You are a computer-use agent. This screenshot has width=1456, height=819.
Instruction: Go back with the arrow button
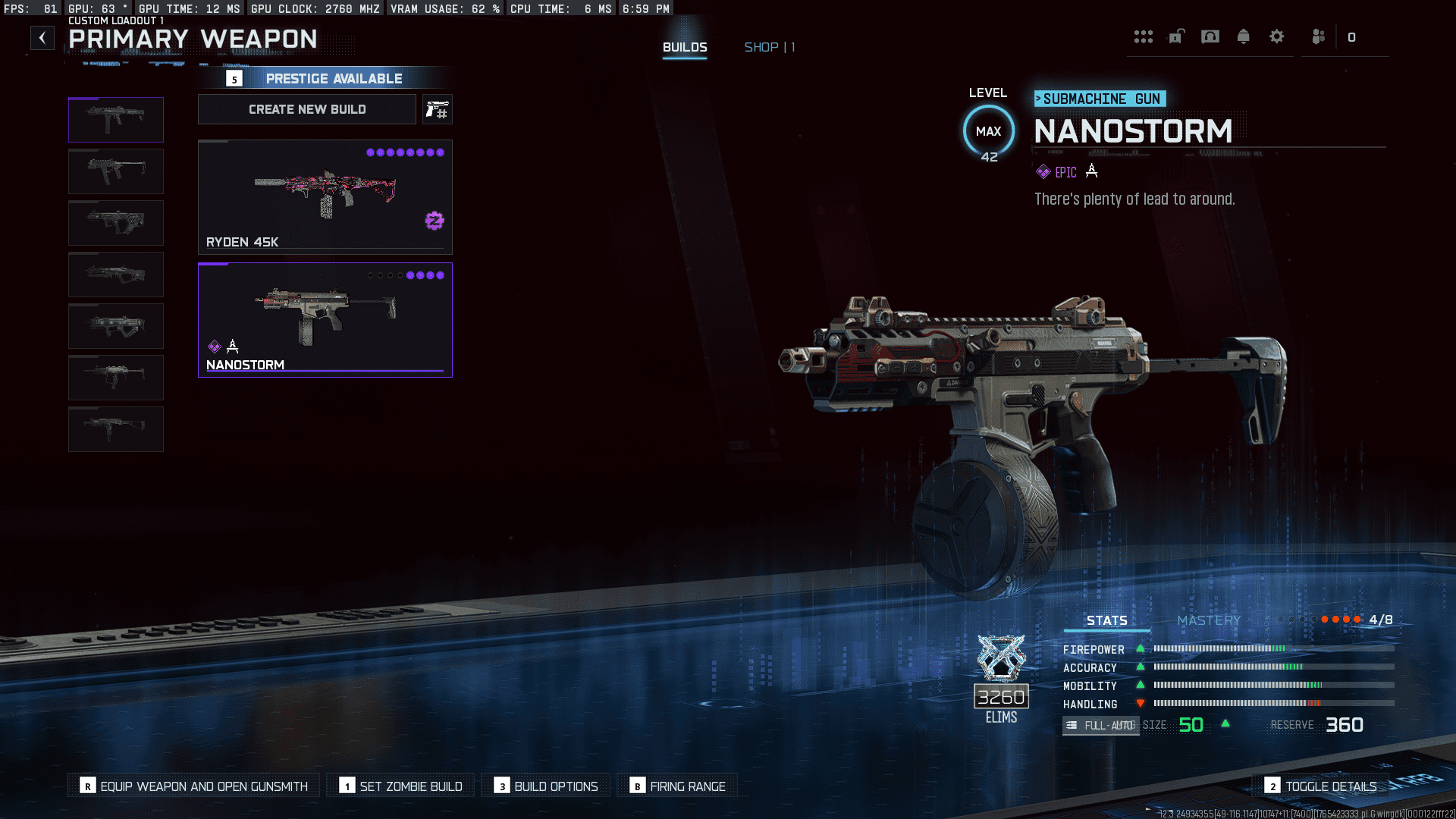click(x=42, y=38)
